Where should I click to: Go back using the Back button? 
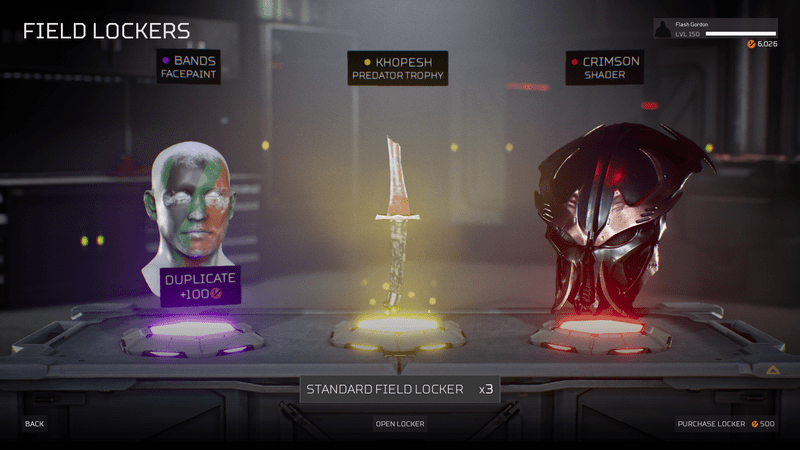[35, 424]
